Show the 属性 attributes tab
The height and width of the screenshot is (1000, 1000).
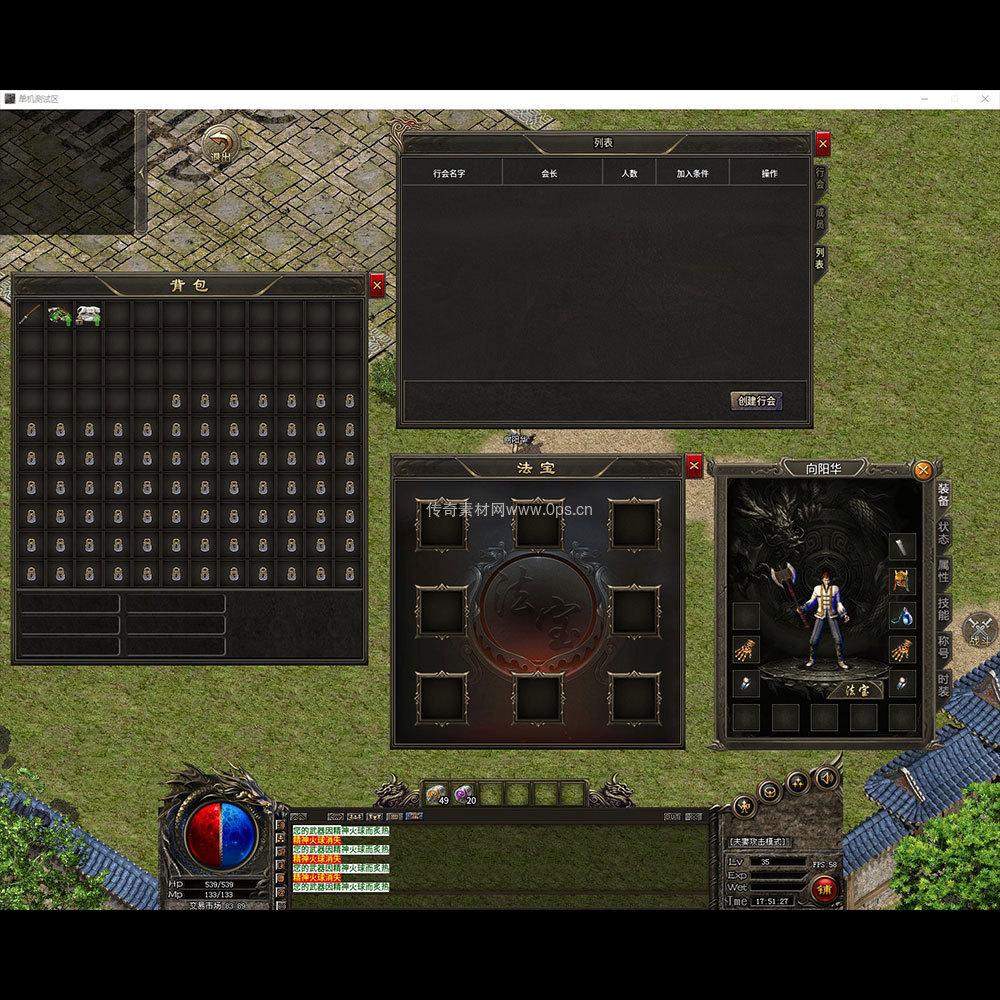pyautogui.click(x=943, y=571)
